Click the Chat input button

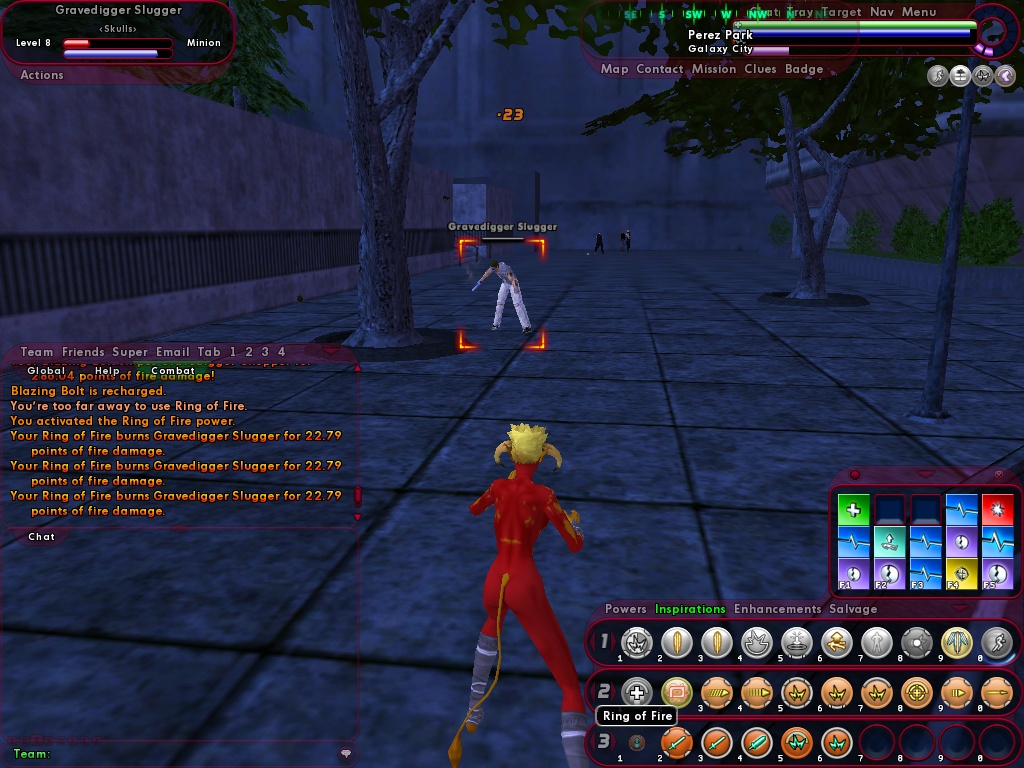tap(42, 537)
